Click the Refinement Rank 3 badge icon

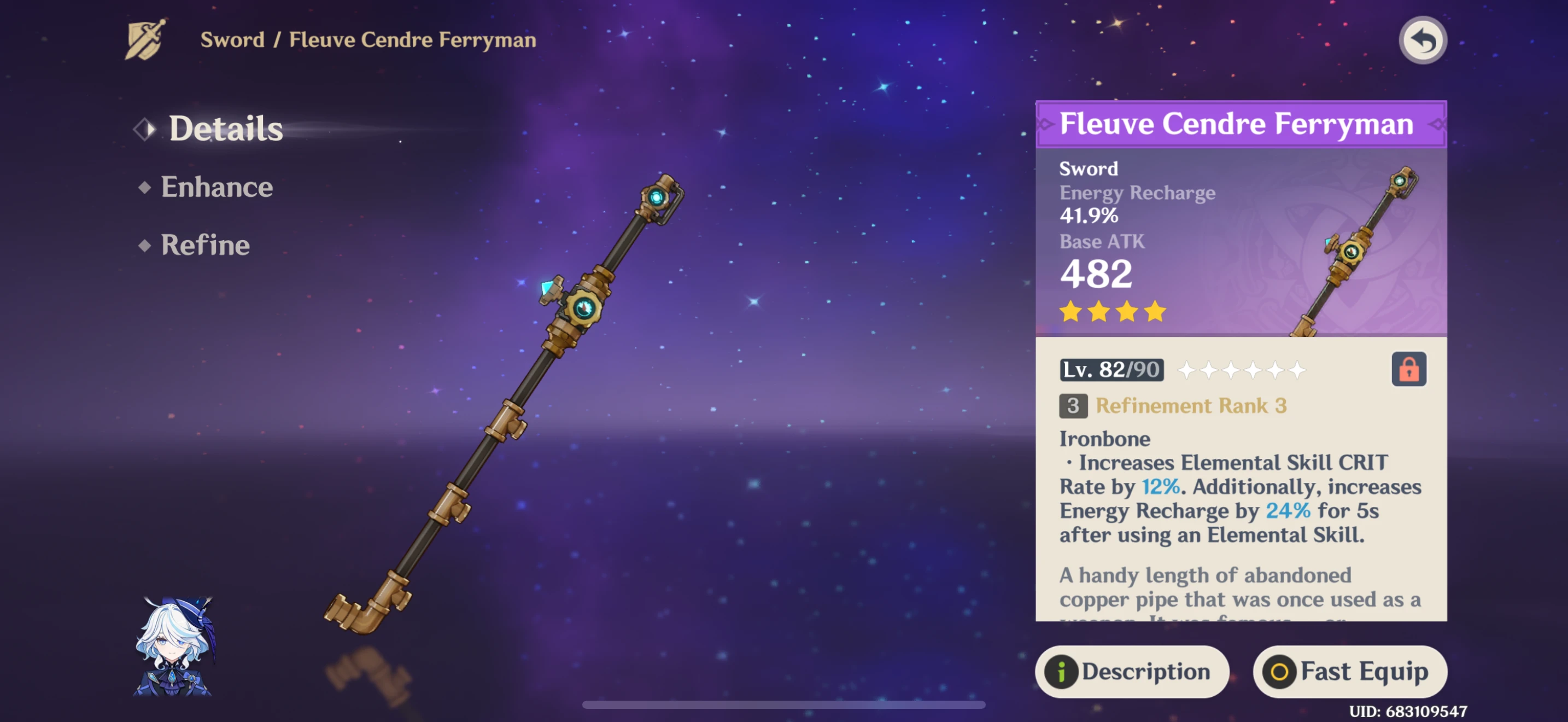(1074, 406)
